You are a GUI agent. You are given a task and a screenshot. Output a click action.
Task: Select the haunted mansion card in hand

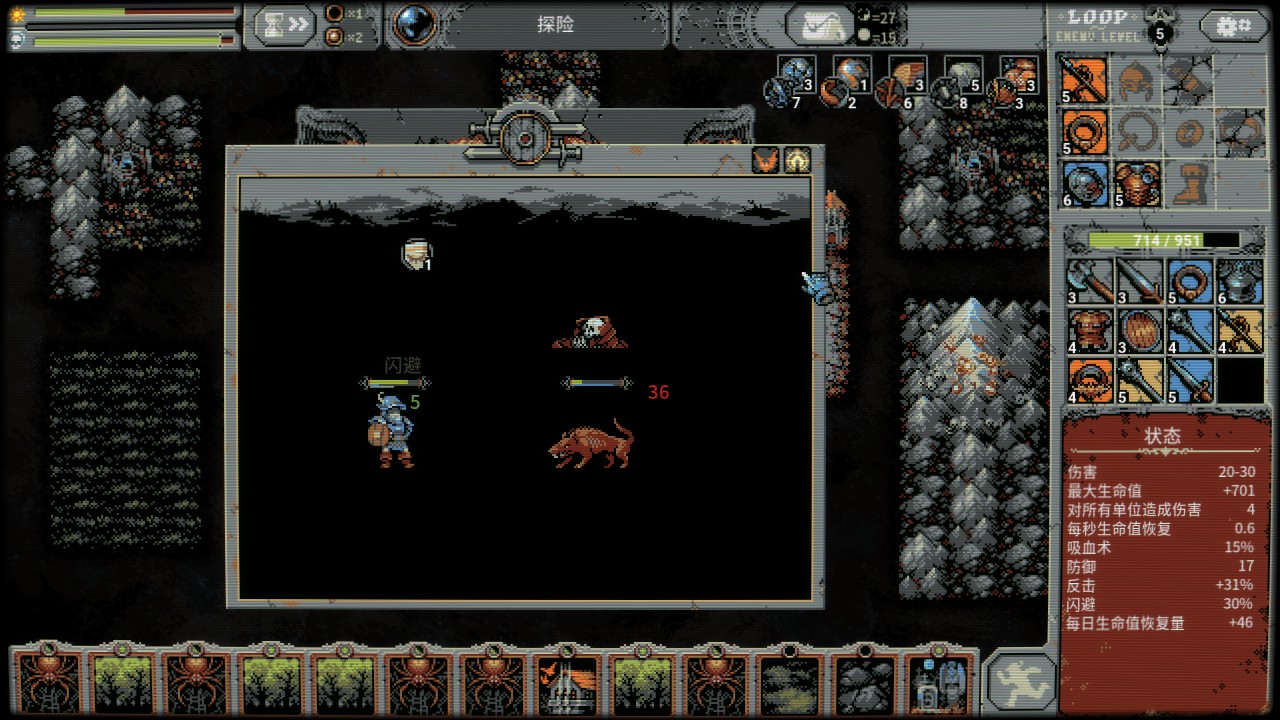567,683
